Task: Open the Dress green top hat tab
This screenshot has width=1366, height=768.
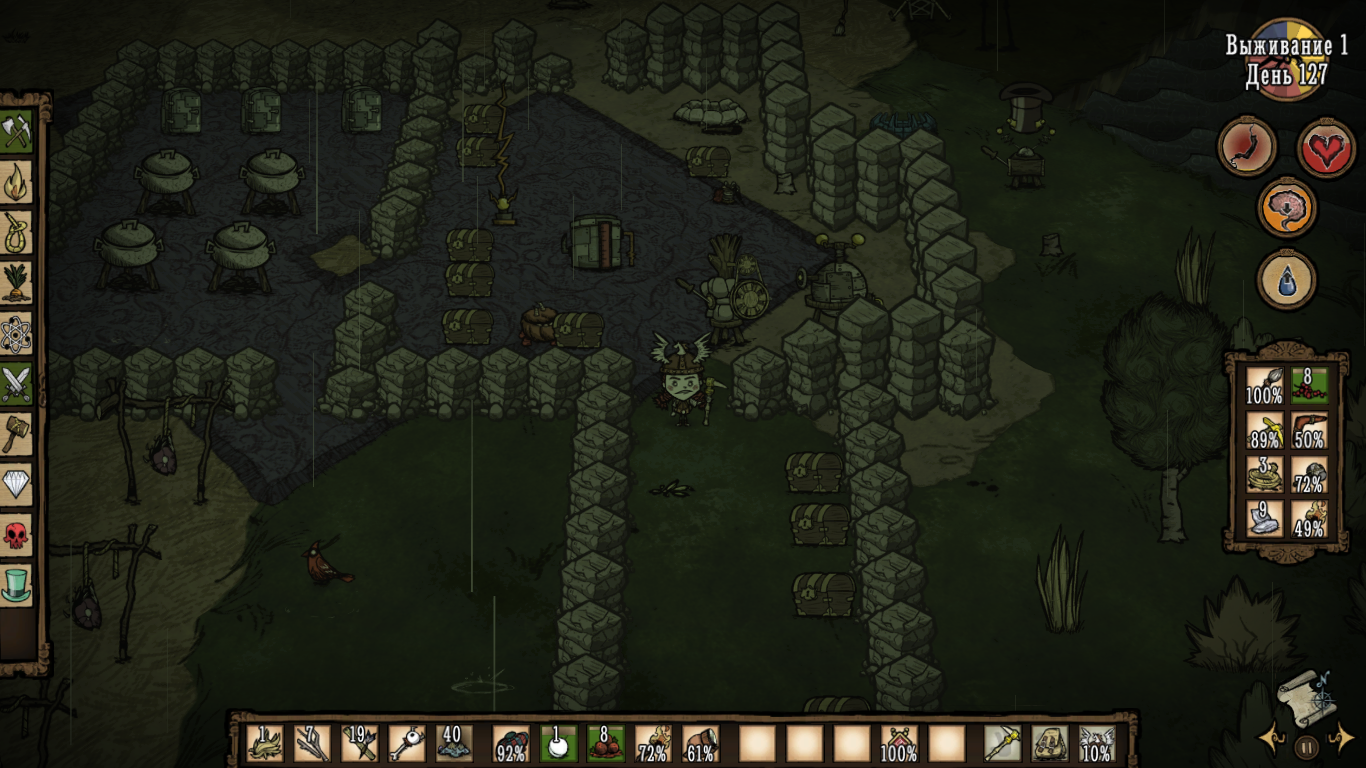Action: point(17,586)
